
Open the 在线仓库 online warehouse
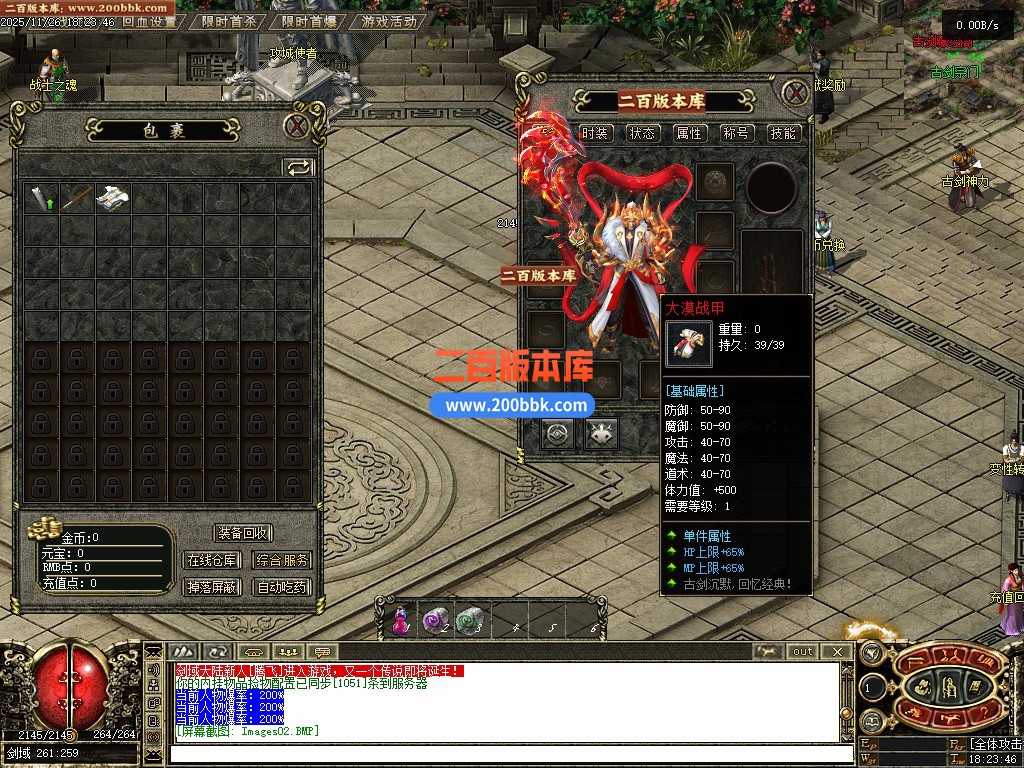tap(212, 560)
